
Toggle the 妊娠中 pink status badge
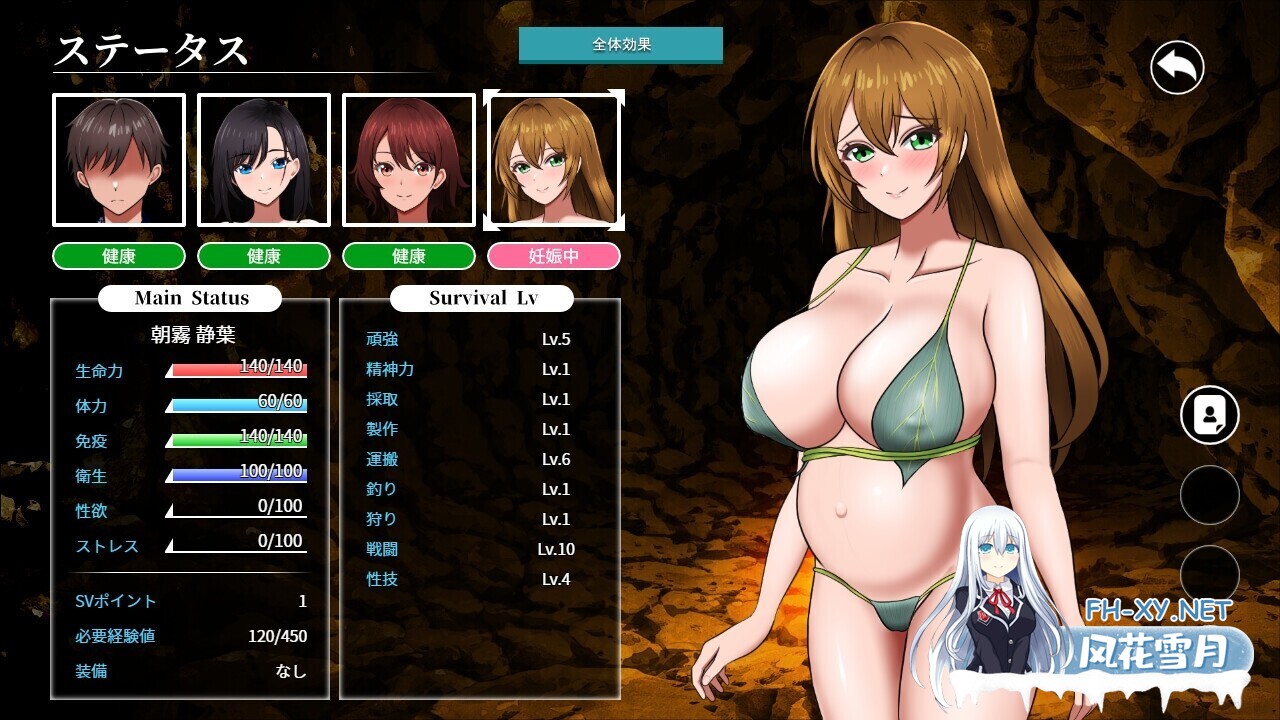pos(554,256)
